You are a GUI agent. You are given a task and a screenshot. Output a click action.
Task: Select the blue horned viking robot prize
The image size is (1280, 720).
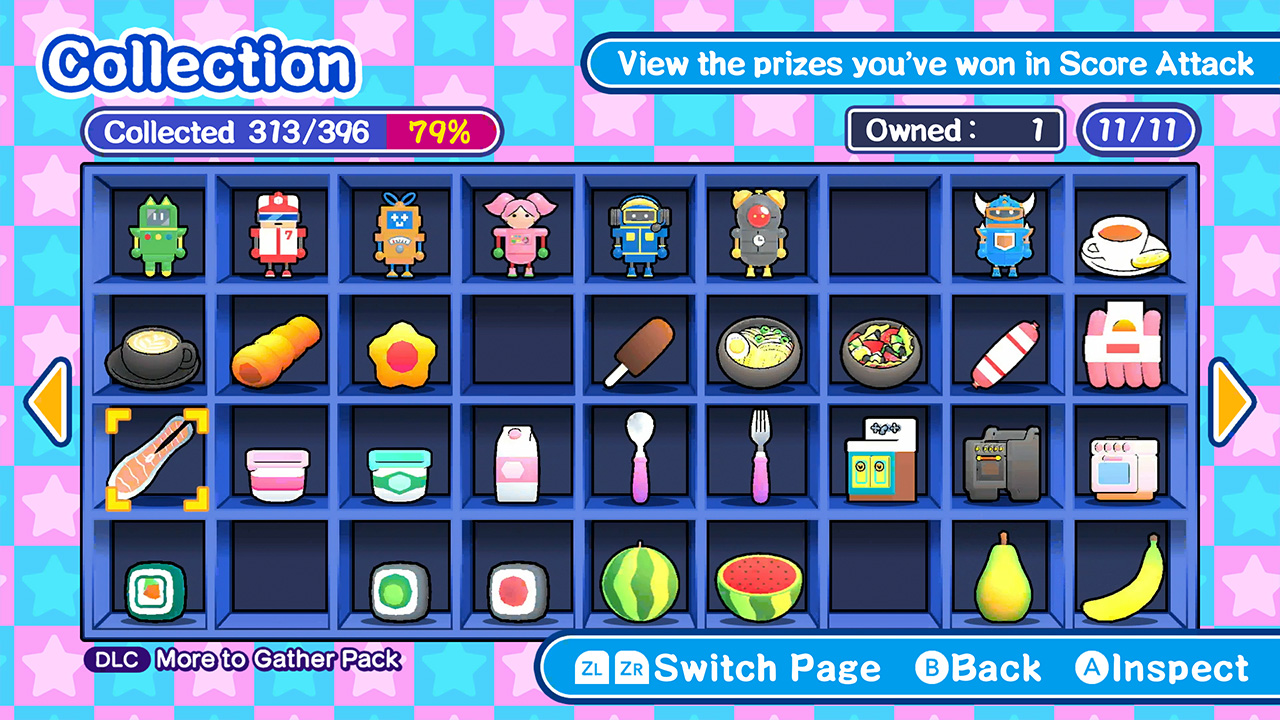tap(1003, 232)
